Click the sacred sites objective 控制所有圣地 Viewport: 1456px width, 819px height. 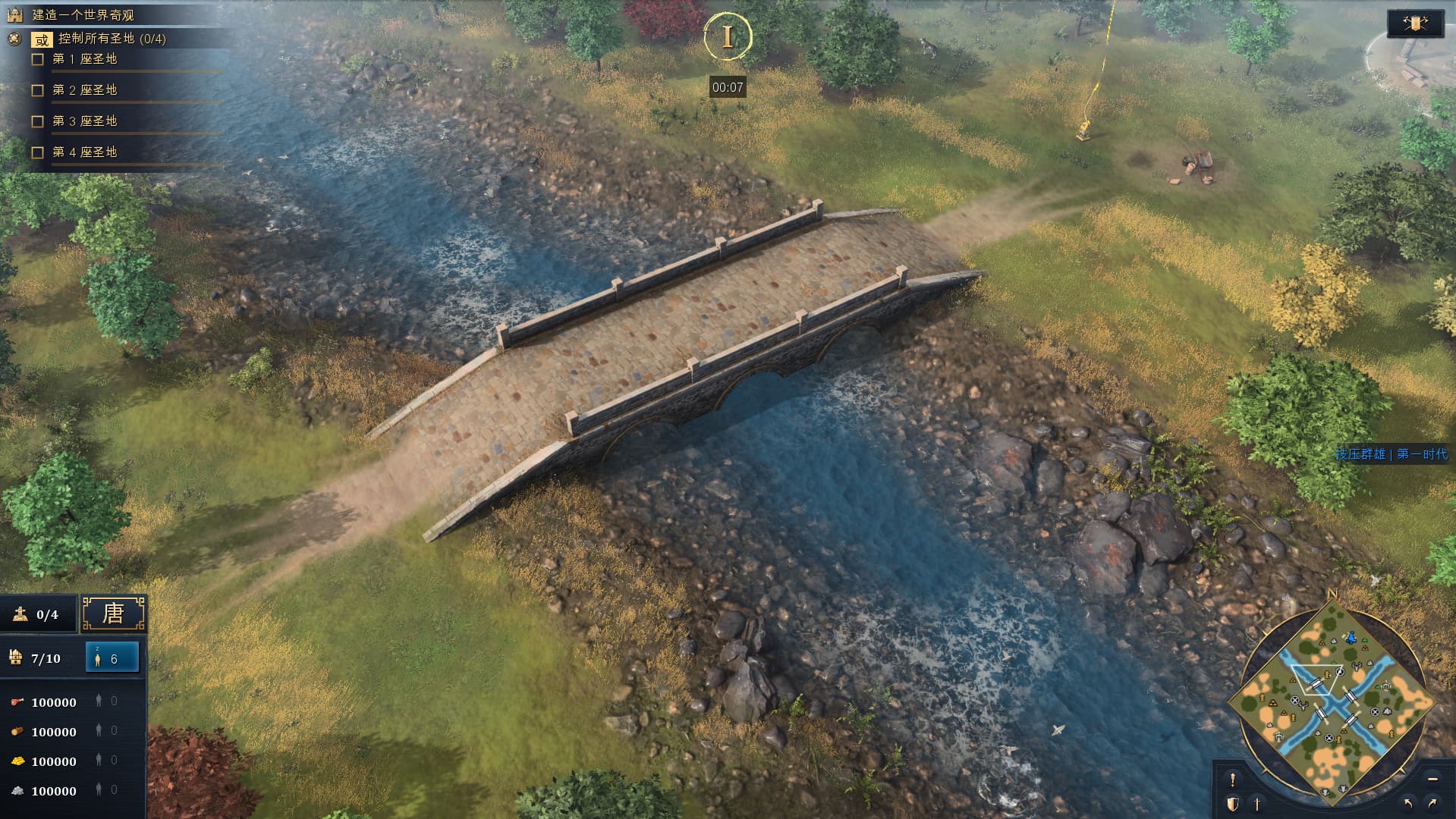point(112,39)
